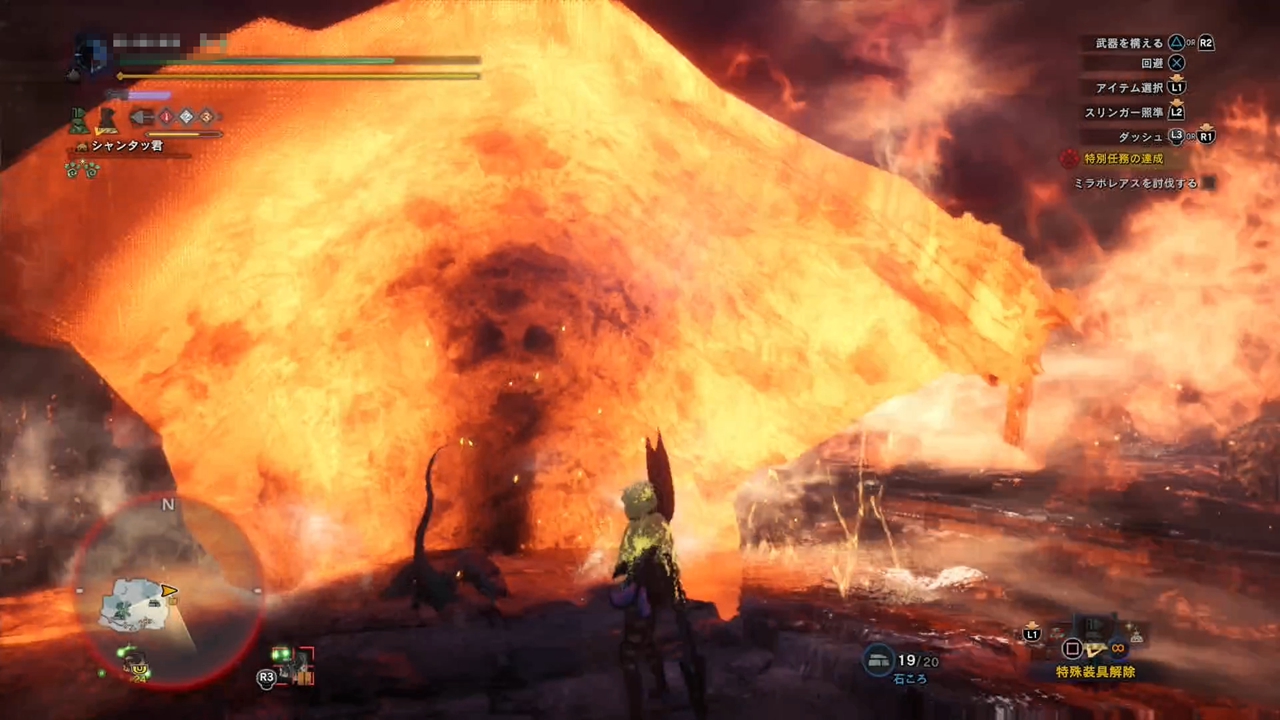Image resolution: width=1280 pixels, height=720 pixels.
Task: Click the active mantle status icon
Action: pos(78,121)
